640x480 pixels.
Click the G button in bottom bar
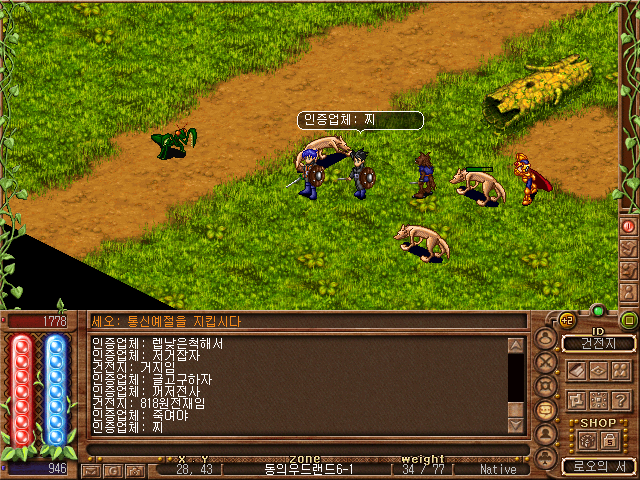(x=113, y=469)
